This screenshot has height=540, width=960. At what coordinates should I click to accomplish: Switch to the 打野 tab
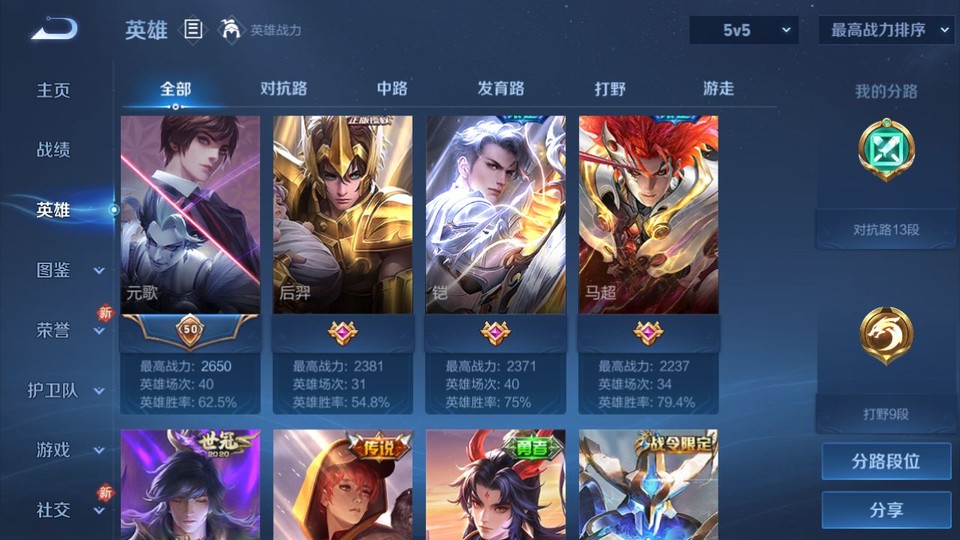pos(610,88)
